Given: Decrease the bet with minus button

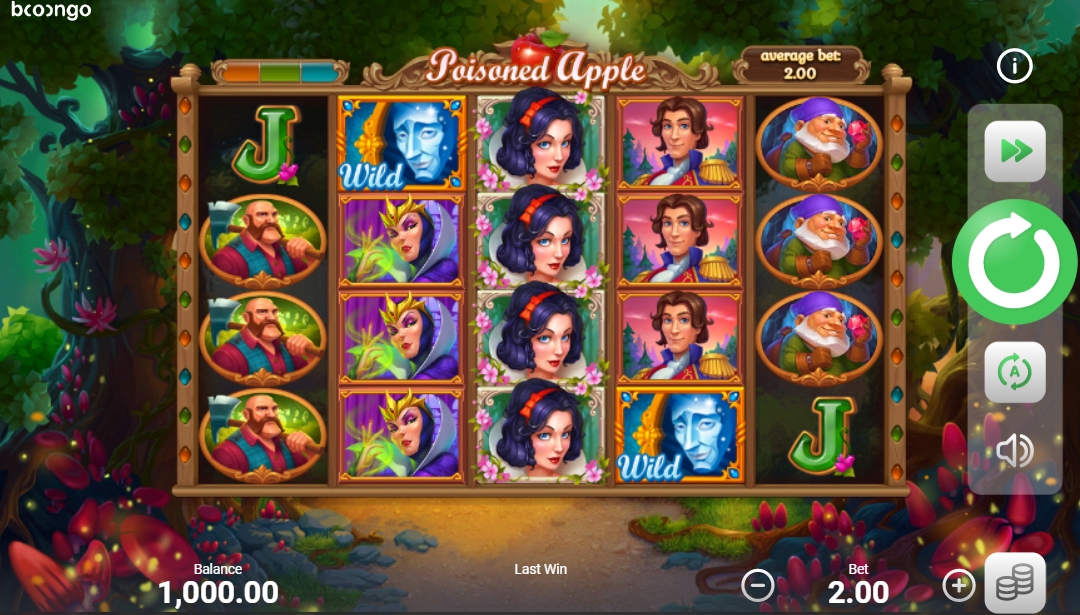Looking at the screenshot, I should pos(758,585).
